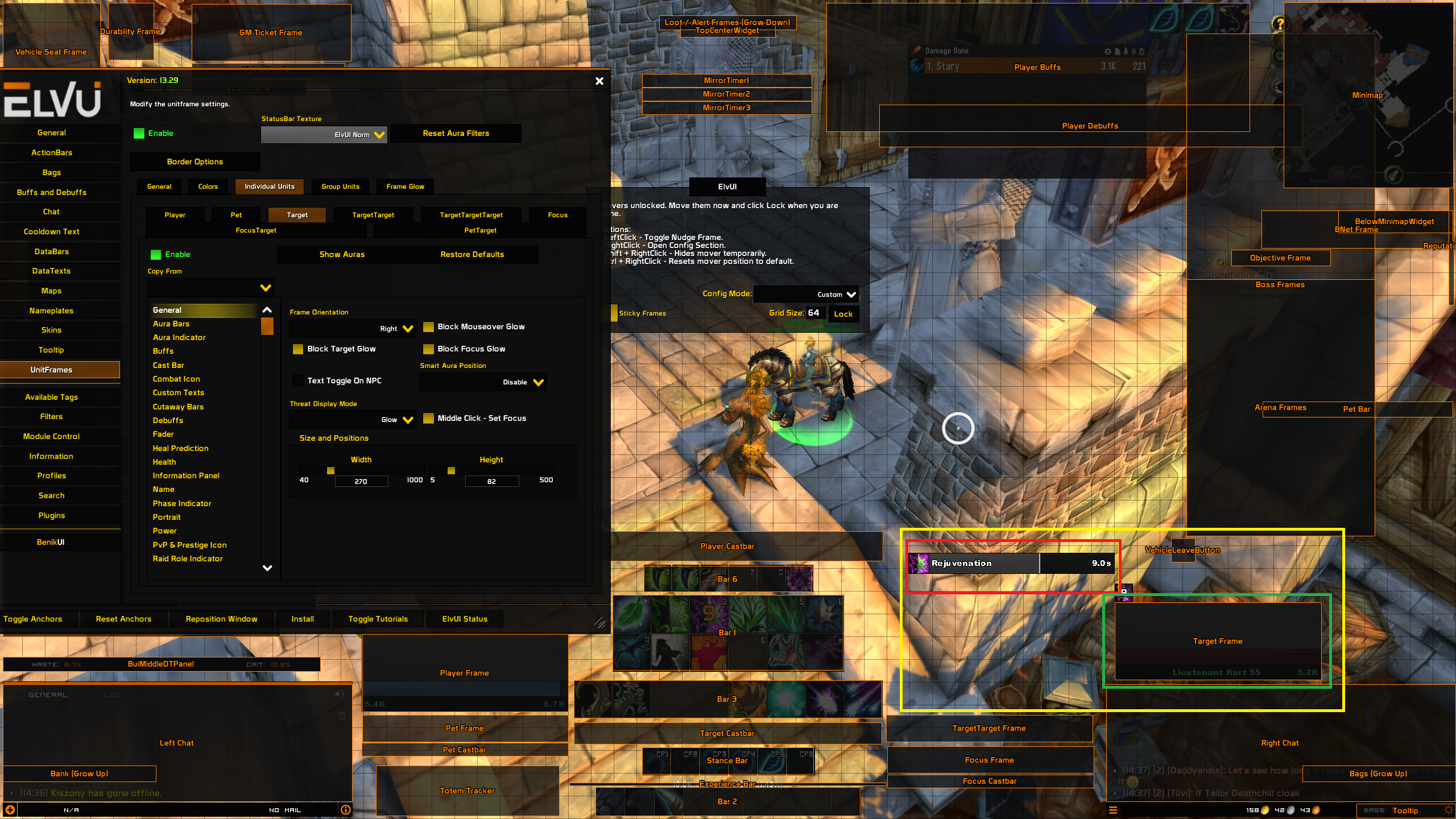Select the Focus unit tab
The height and width of the screenshot is (819, 1456).
tap(557, 214)
